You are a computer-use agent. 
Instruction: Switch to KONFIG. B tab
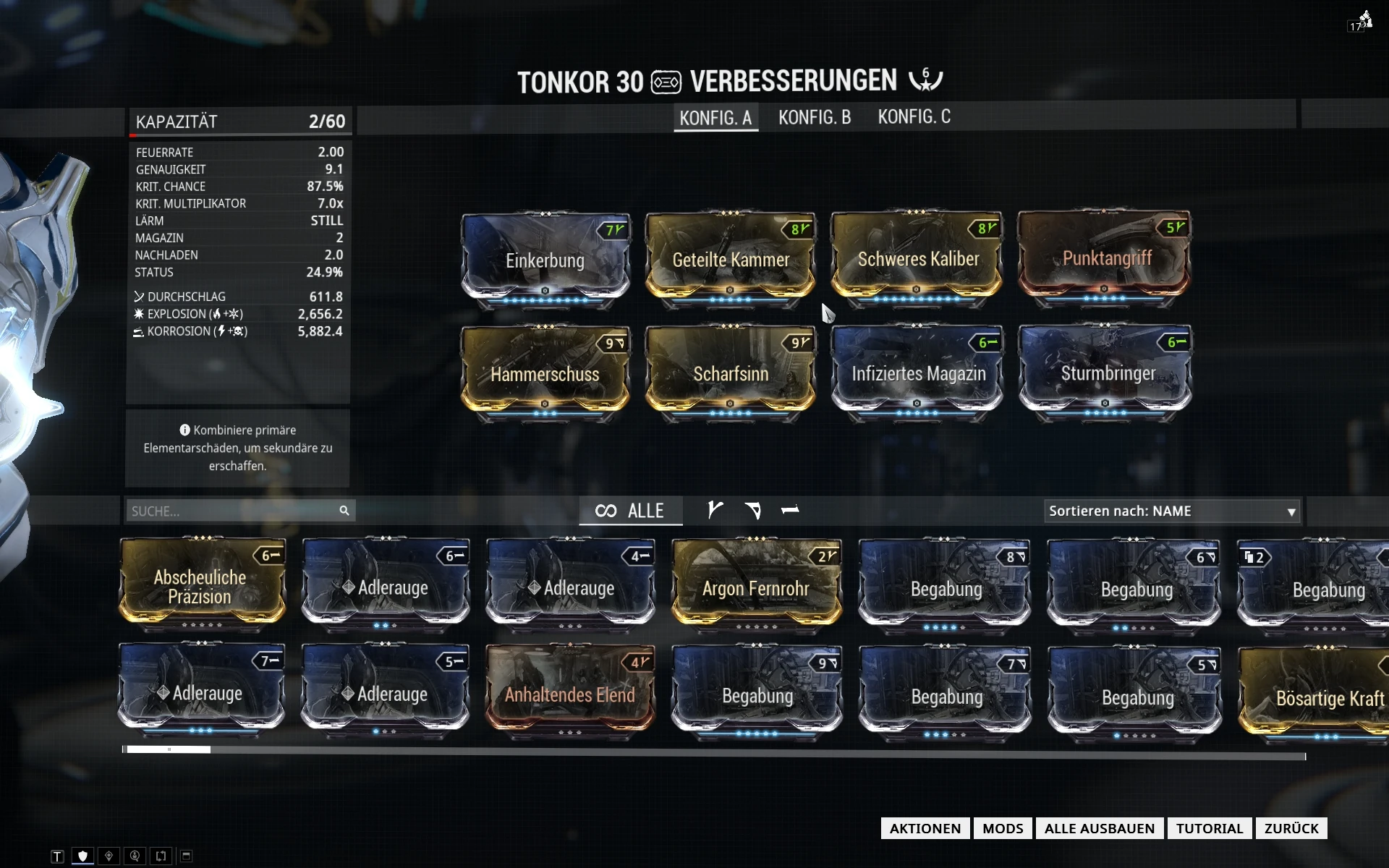tap(815, 117)
